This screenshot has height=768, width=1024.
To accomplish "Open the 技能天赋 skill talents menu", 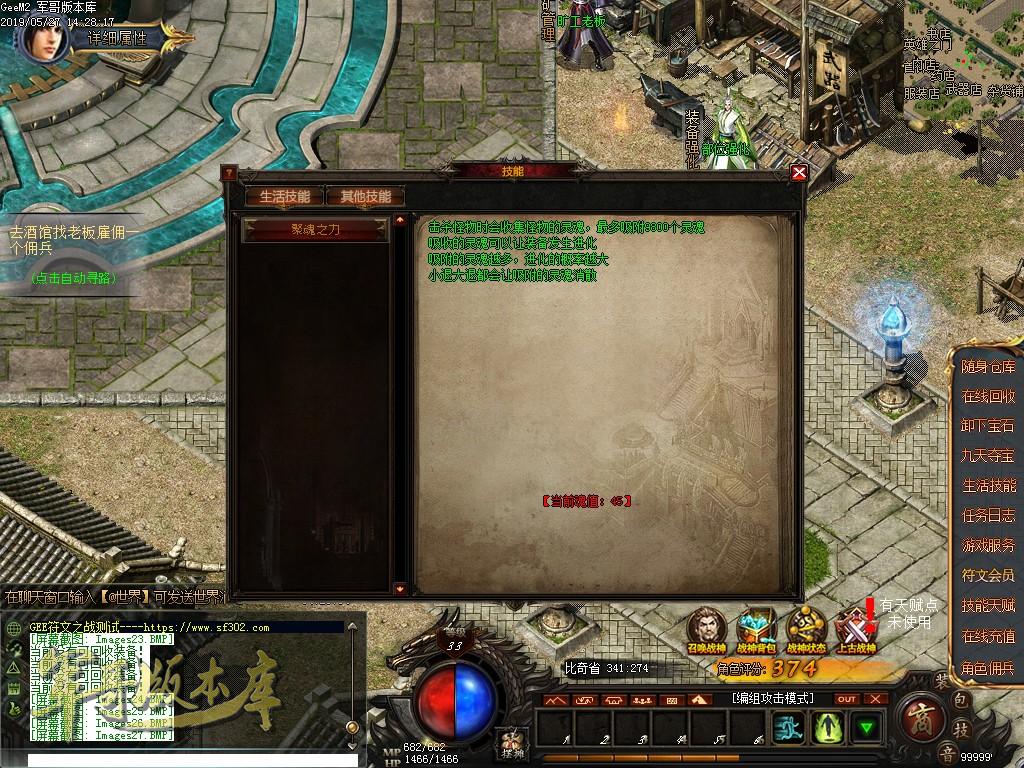I will coord(988,605).
